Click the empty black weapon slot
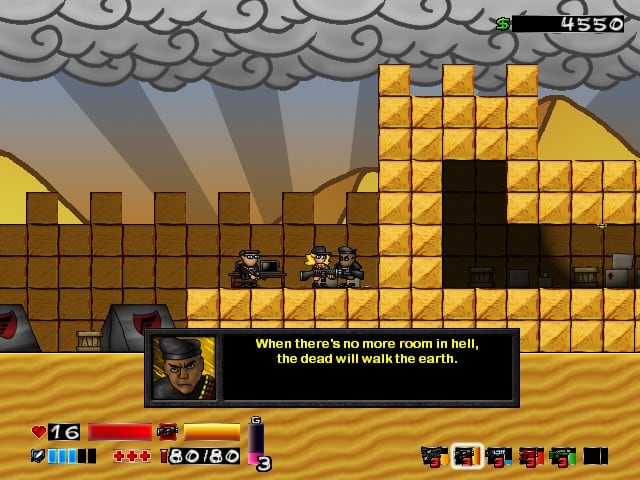The width and height of the screenshot is (640, 480). pos(595,456)
